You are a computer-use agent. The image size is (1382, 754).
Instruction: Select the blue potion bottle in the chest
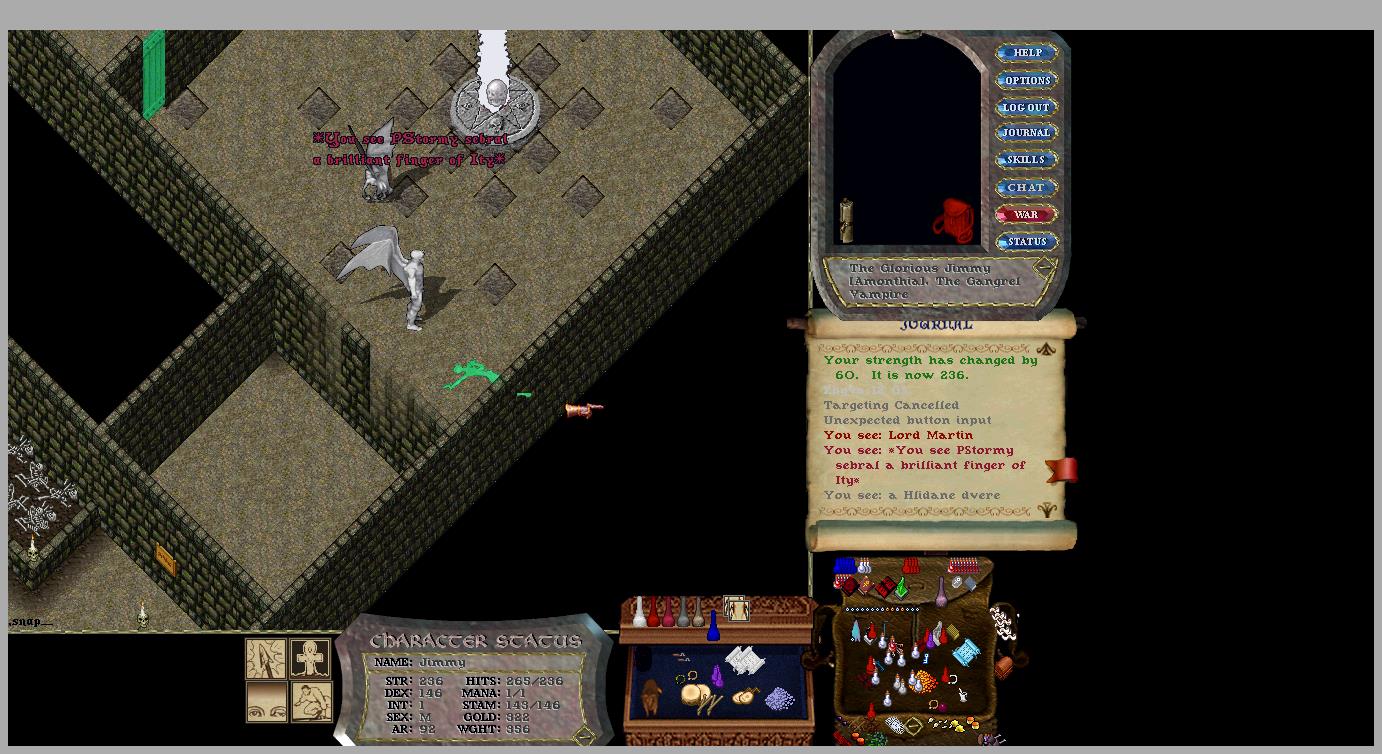[713, 626]
